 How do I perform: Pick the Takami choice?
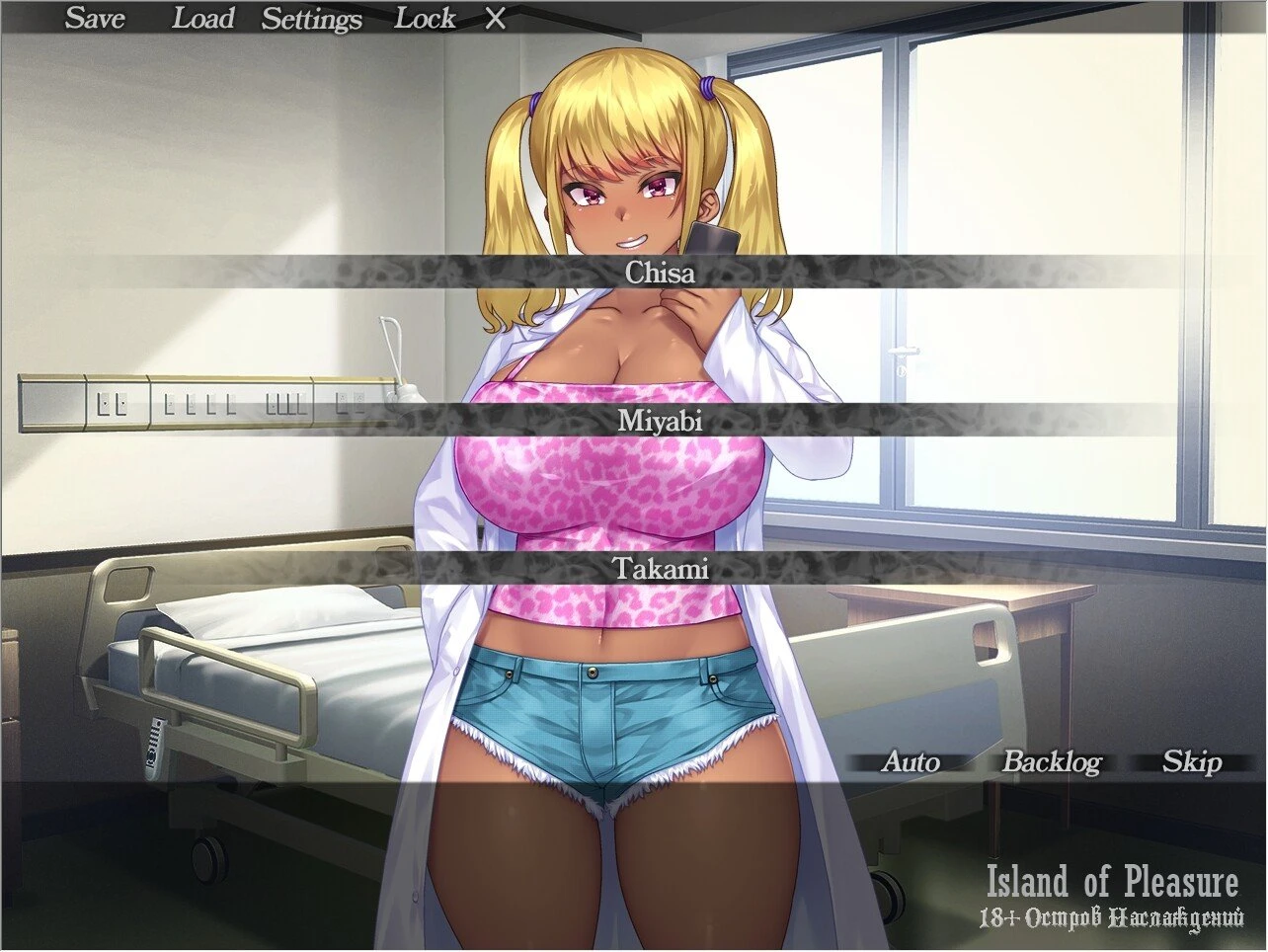(x=660, y=569)
